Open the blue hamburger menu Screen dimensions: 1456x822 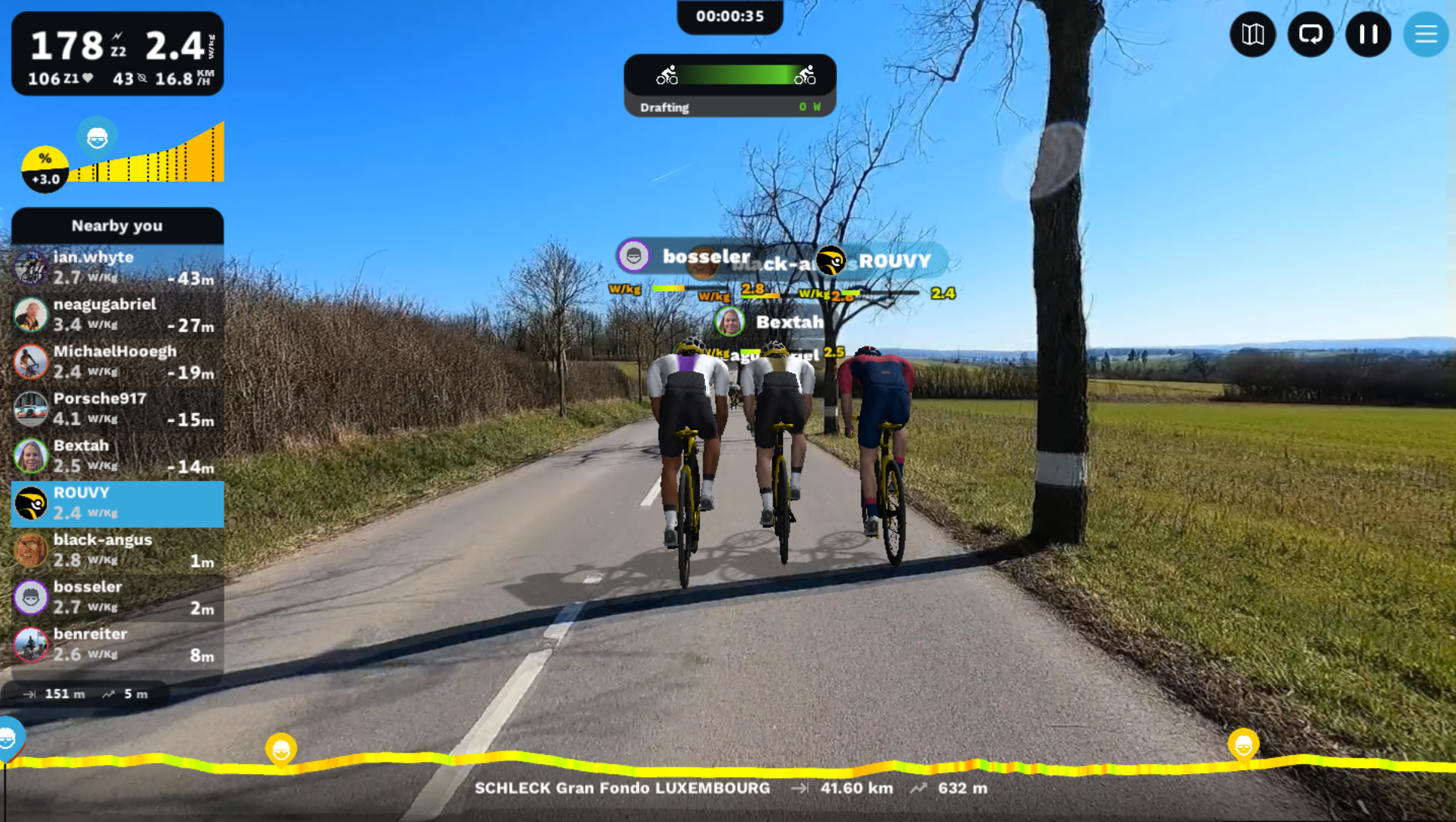[1426, 34]
